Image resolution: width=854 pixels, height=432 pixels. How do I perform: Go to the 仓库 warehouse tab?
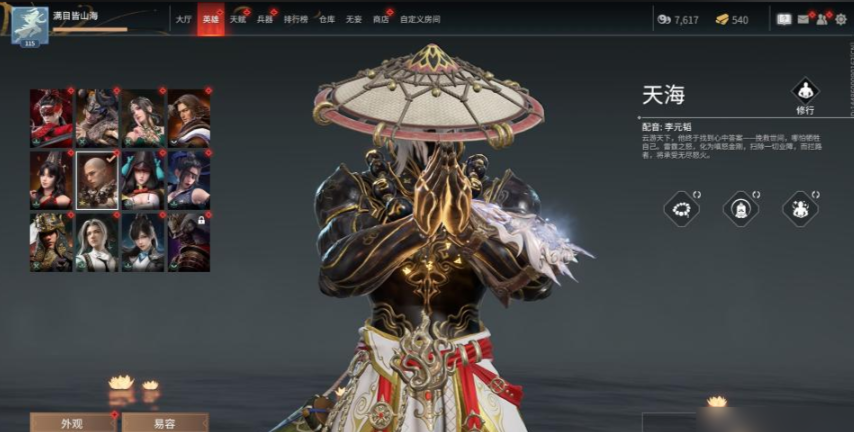(327, 19)
